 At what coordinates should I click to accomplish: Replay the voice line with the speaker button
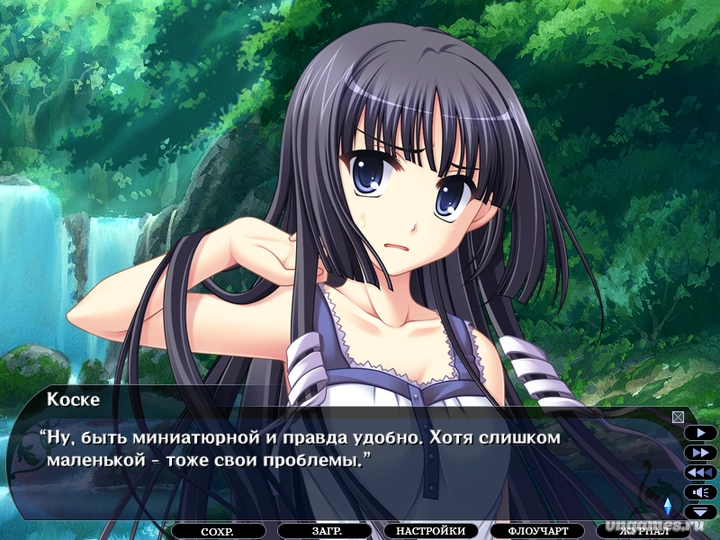(x=700, y=491)
